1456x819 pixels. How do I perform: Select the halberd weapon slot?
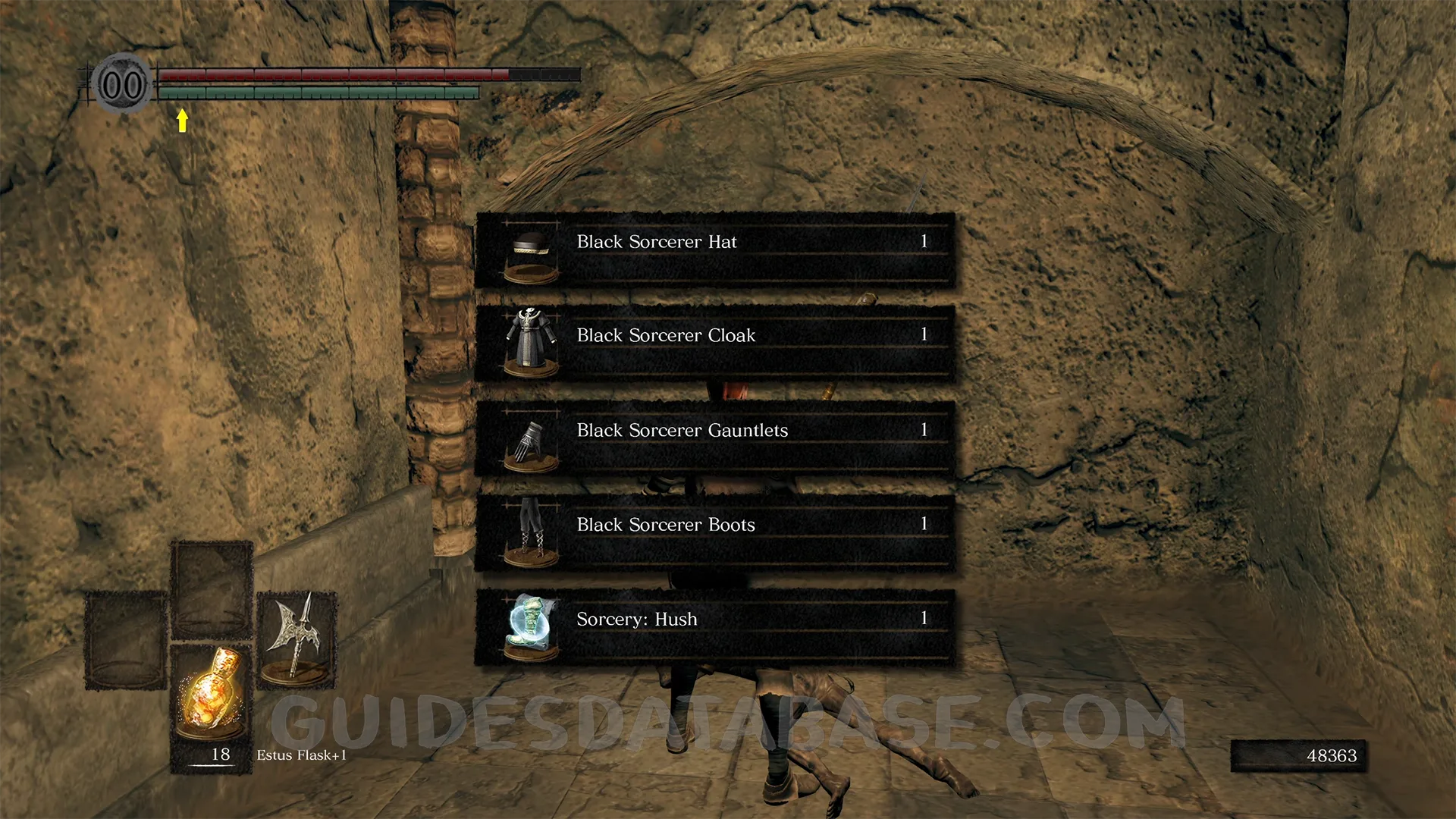tap(297, 639)
